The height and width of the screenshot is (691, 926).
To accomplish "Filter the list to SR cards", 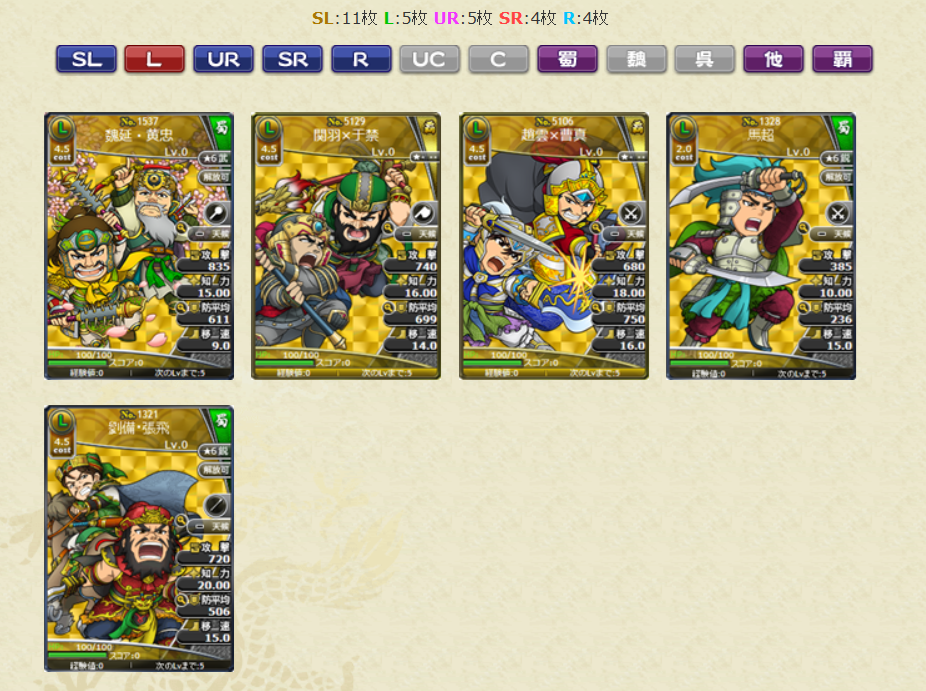I will tap(292, 59).
